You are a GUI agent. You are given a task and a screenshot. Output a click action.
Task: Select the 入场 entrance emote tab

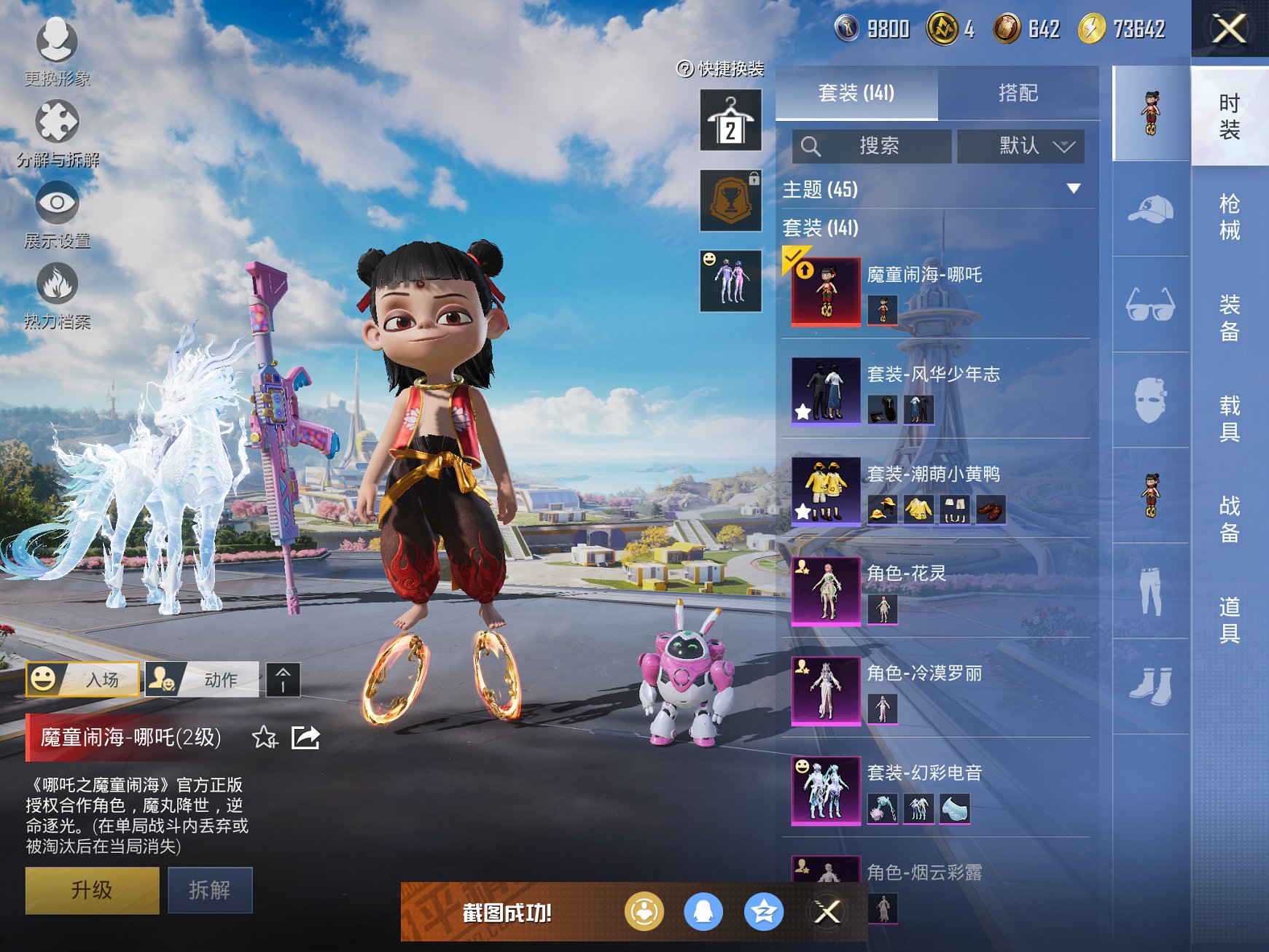pos(83,679)
